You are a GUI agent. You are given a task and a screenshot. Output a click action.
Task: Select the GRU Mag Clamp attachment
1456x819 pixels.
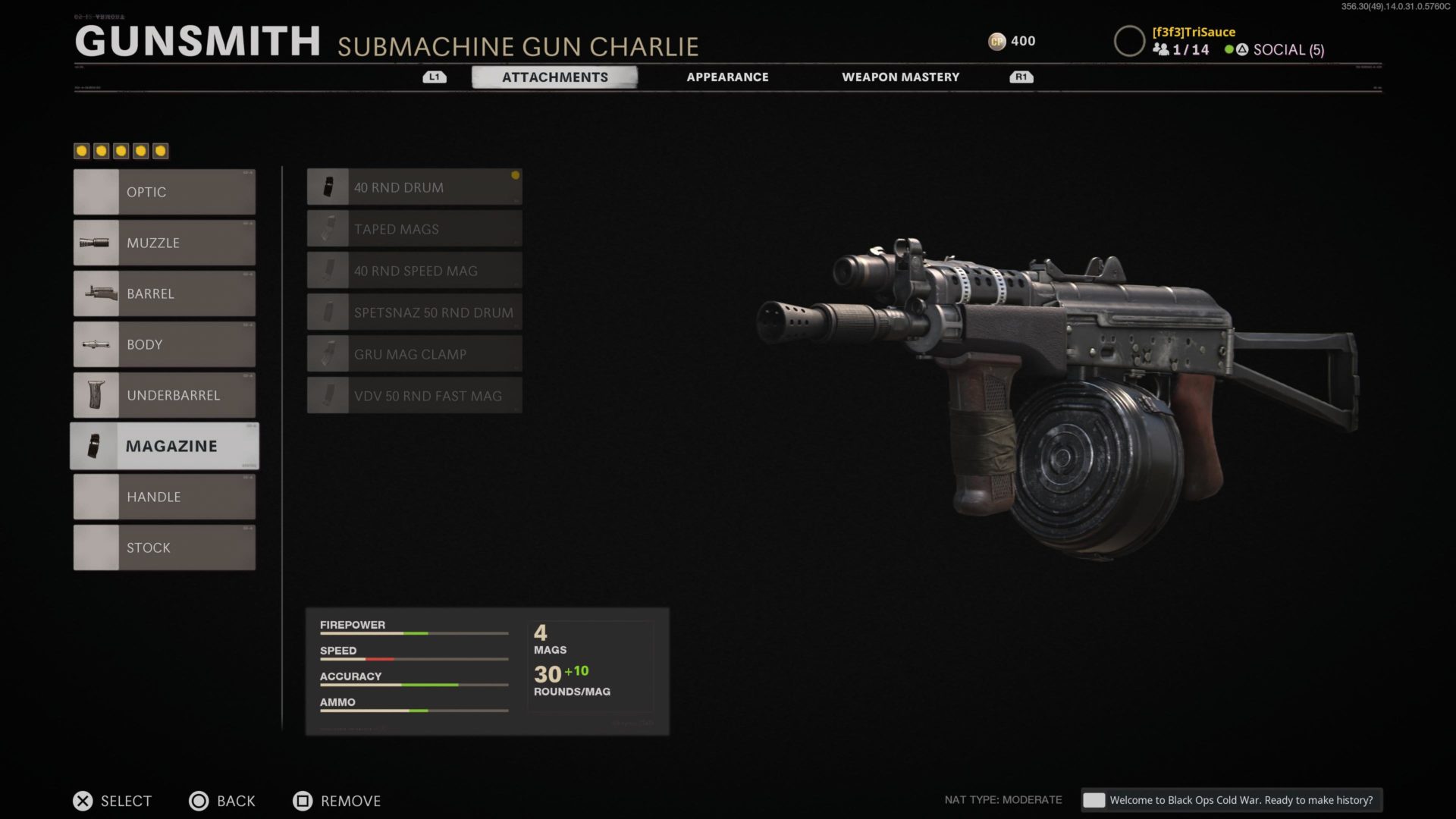click(x=414, y=354)
